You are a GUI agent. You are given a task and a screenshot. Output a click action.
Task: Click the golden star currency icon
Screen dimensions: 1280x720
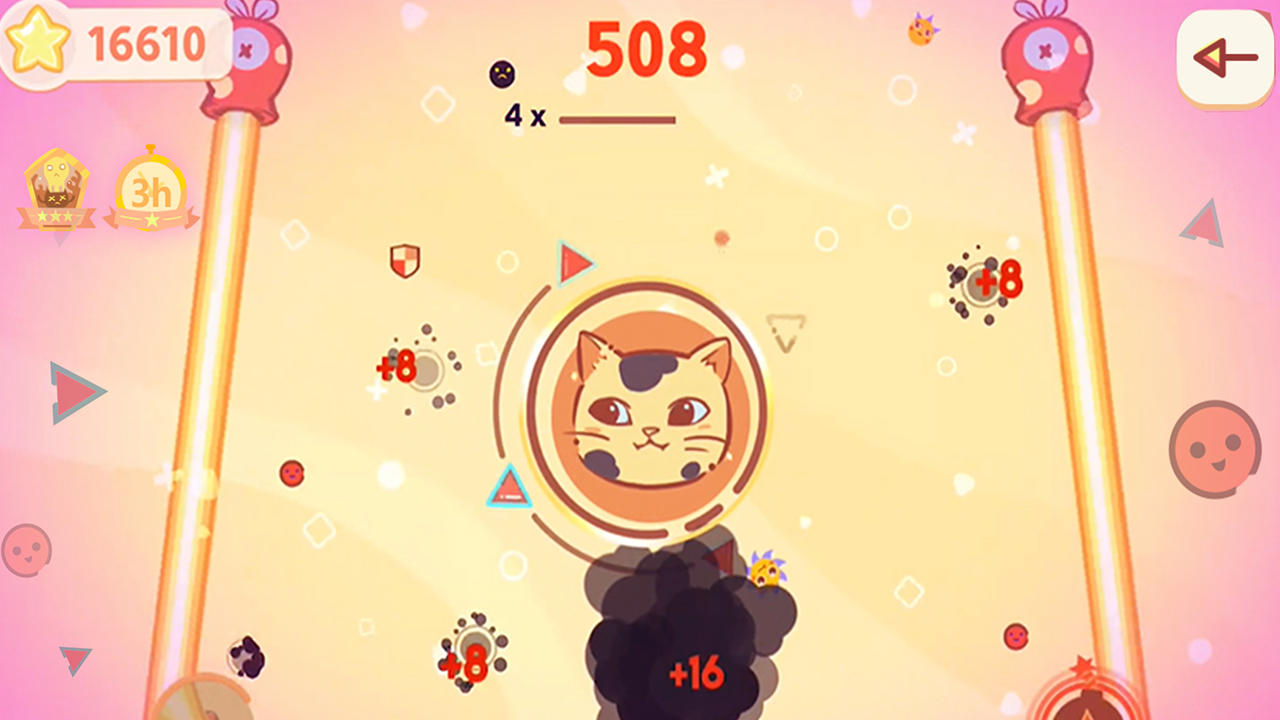click(40, 42)
